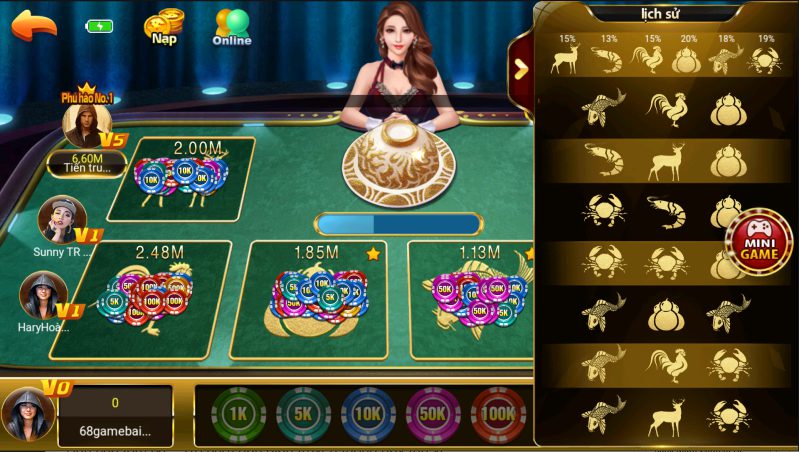799x452 pixels.
Task: Bet on the gourd tile showing 1.85M
Action: click(x=315, y=298)
